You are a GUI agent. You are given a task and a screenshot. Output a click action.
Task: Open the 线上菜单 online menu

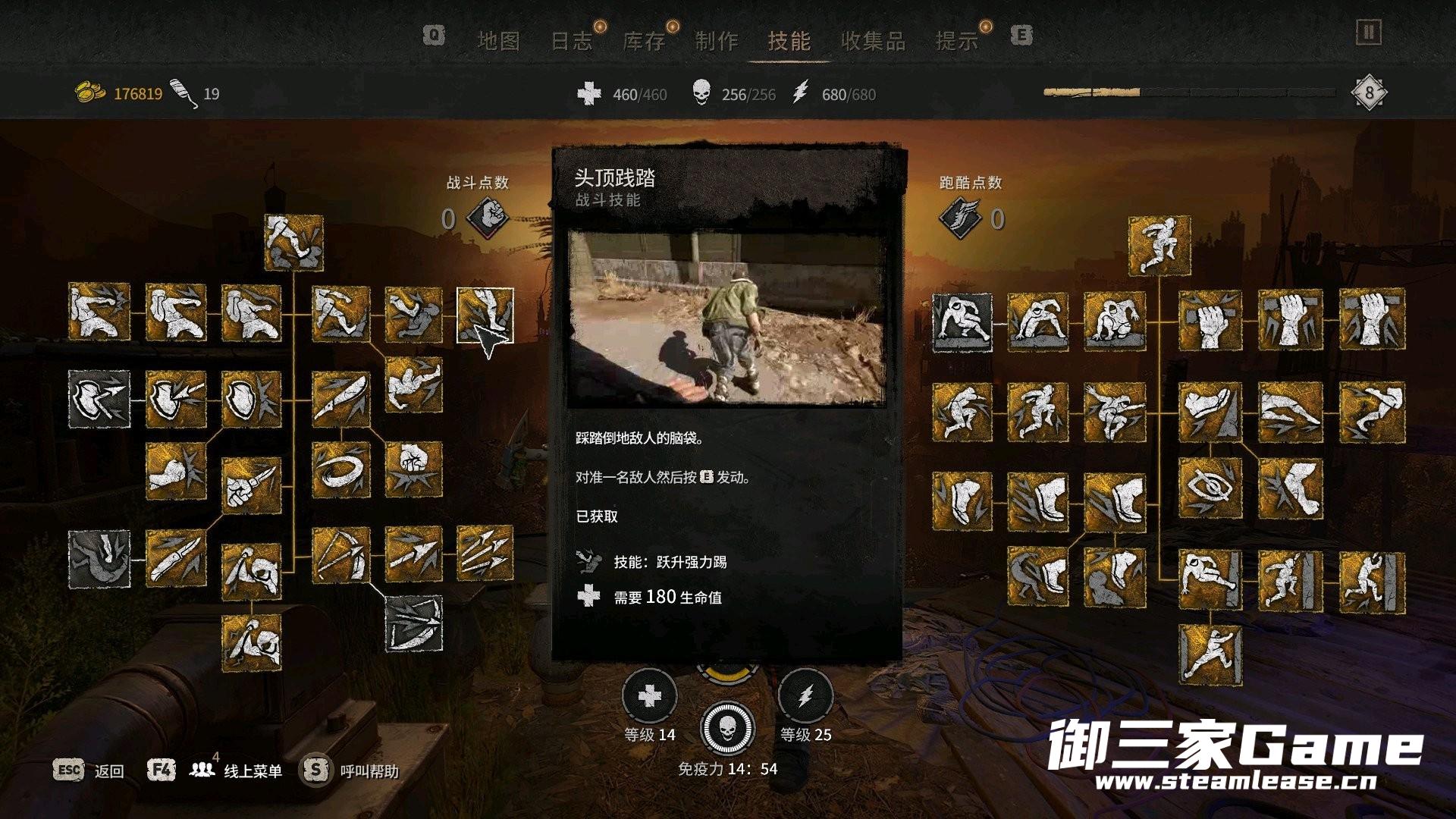(x=253, y=771)
